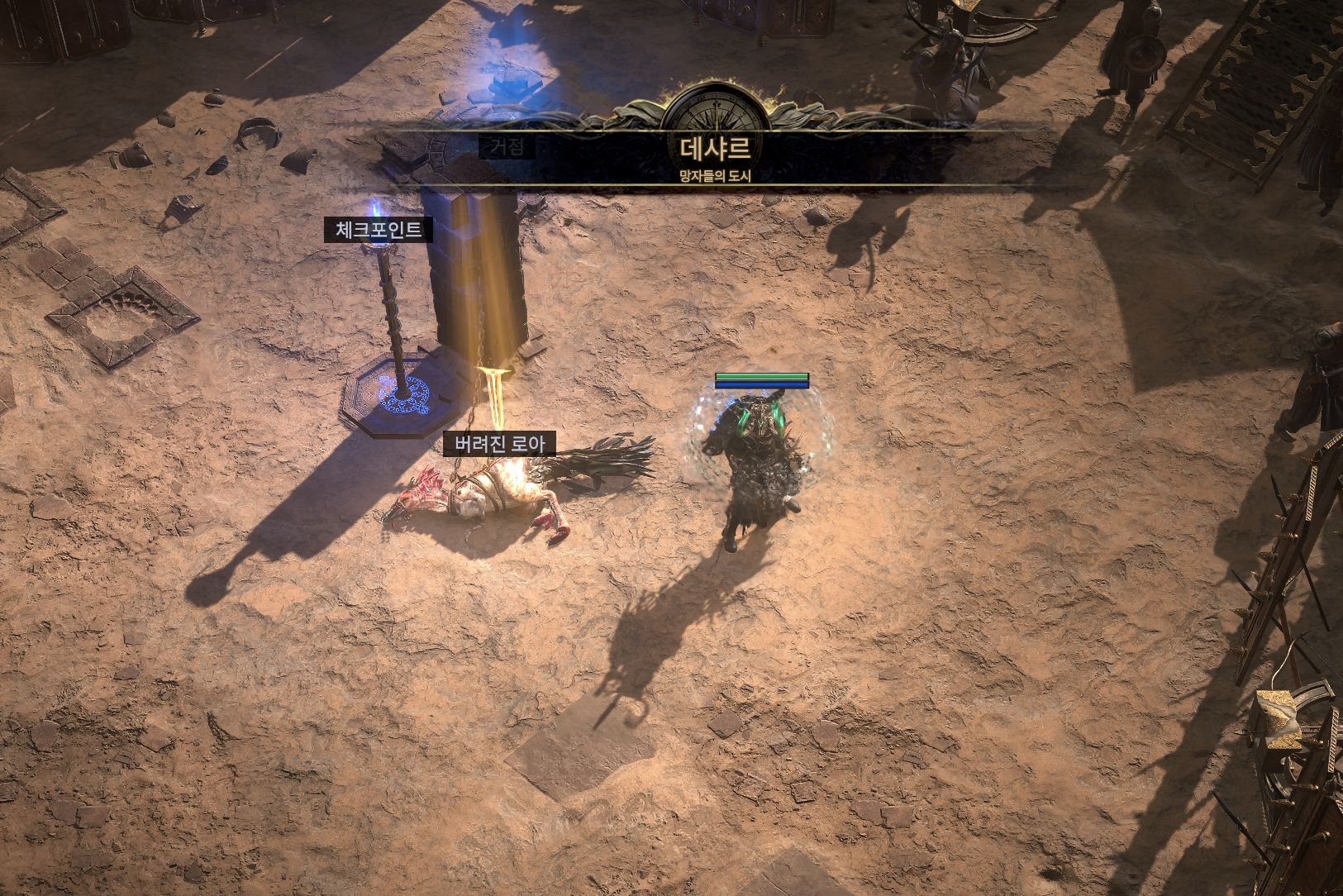The height and width of the screenshot is (896, 1343).
Task: Choose the faded 거점 waypoint label
Action: 507,148
